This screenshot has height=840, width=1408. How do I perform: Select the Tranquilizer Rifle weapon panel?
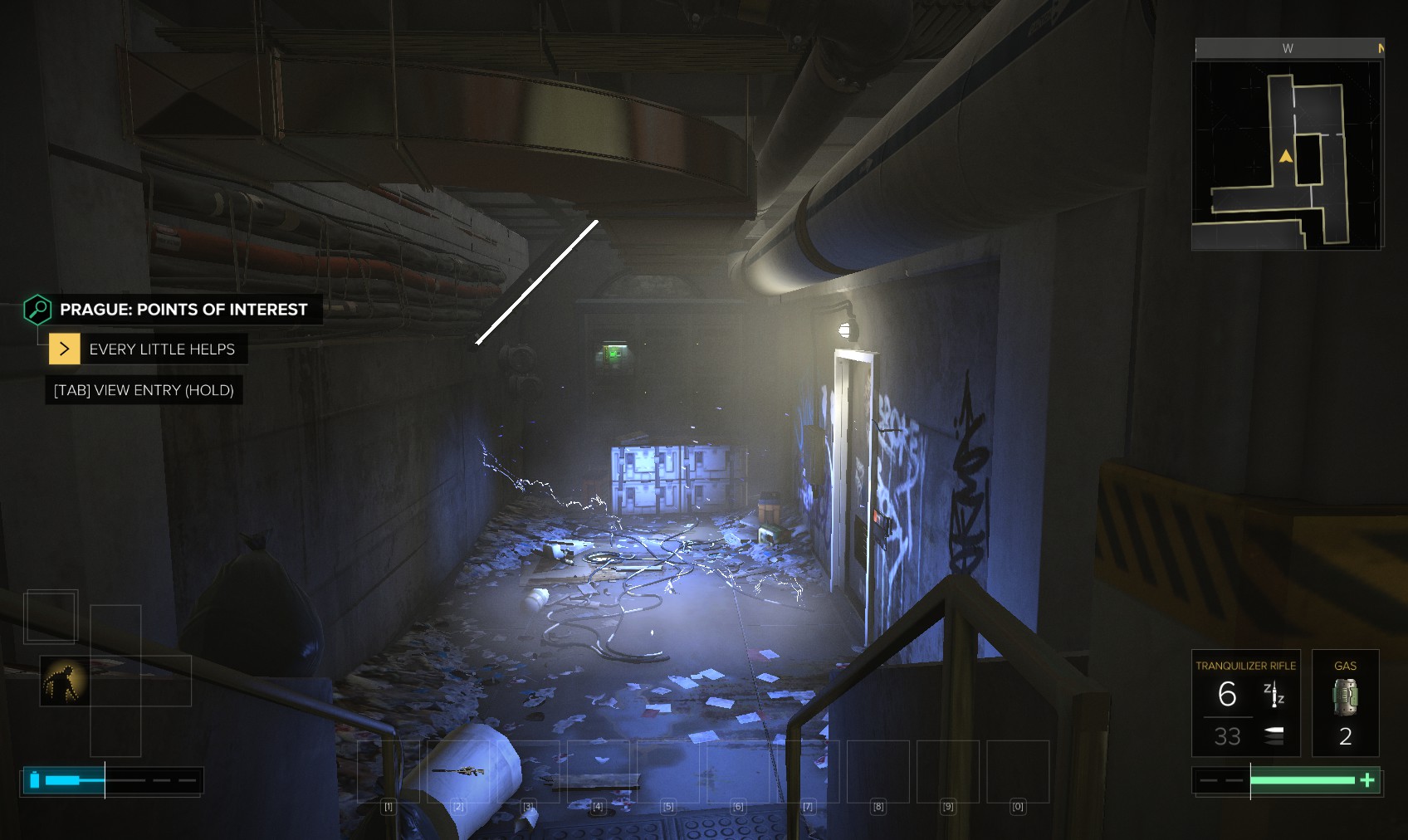pyautogui.click(x=1245, y=703)
